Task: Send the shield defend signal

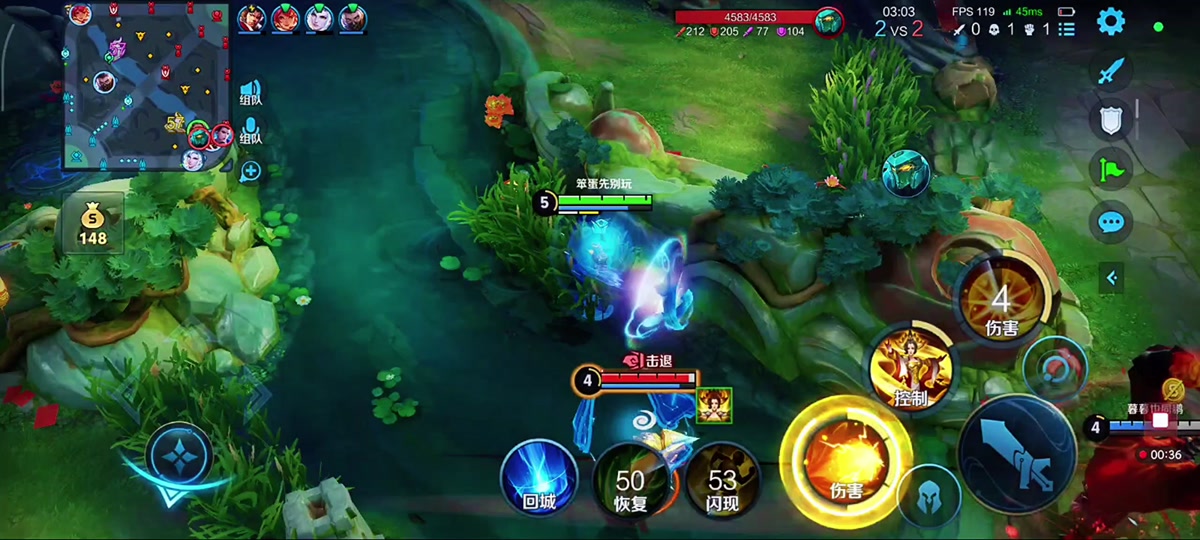Action: (1111, 120)
